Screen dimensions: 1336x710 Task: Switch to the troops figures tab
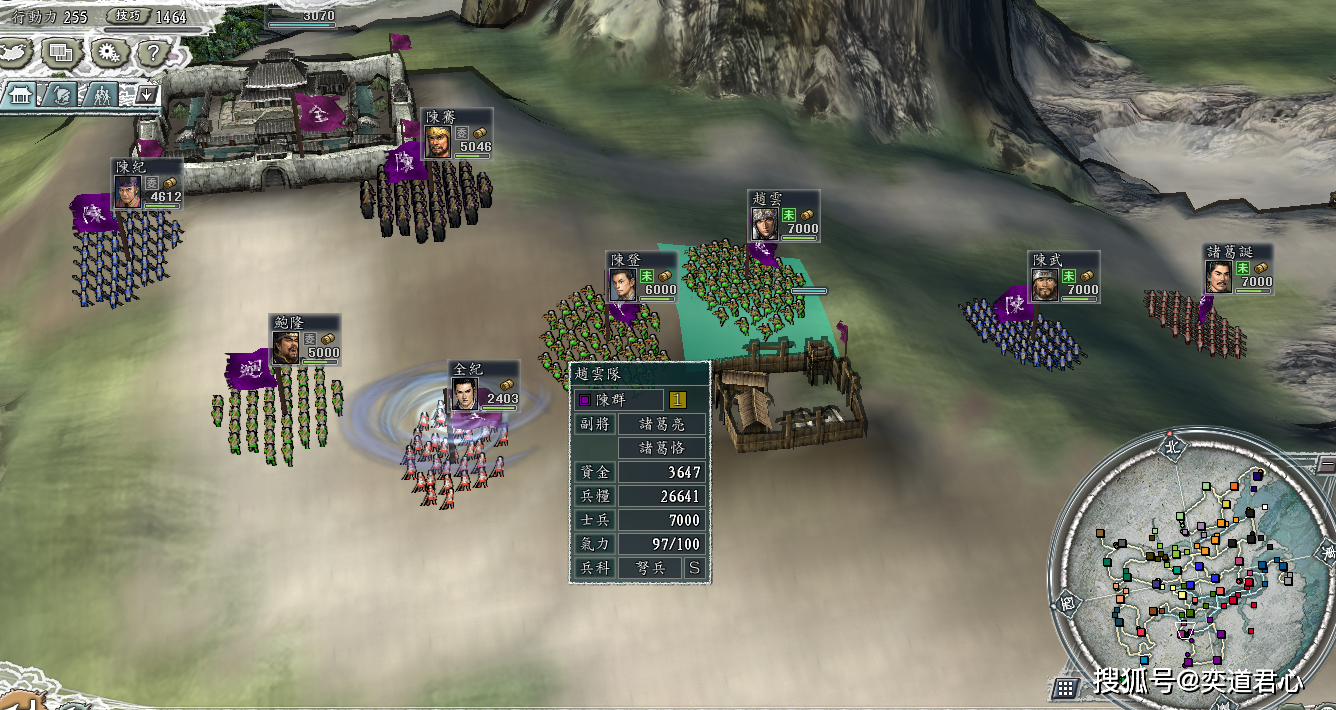(x=101, y=96)
